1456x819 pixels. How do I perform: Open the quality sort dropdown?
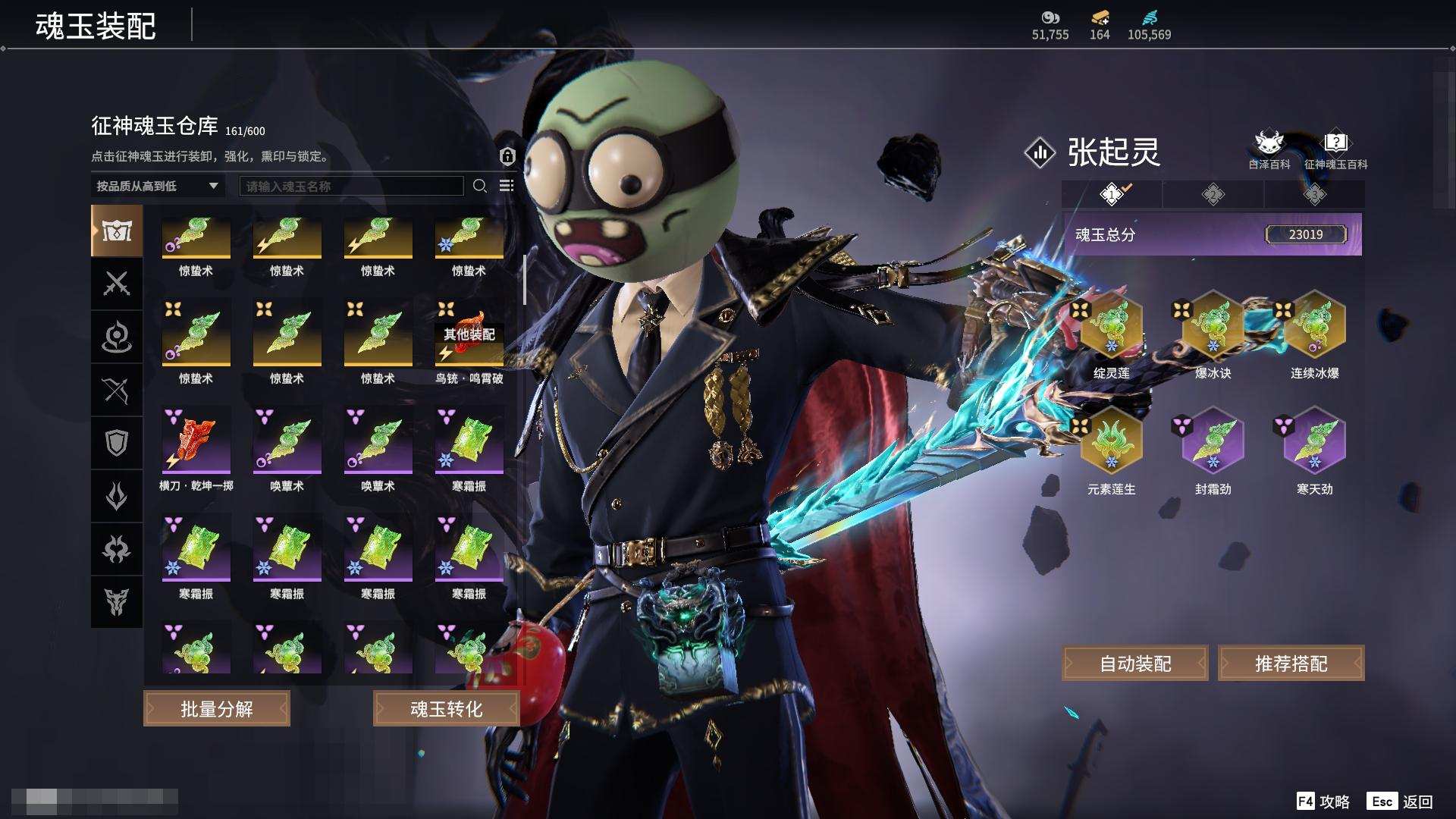pyautogui.click(x=157, y=186)
